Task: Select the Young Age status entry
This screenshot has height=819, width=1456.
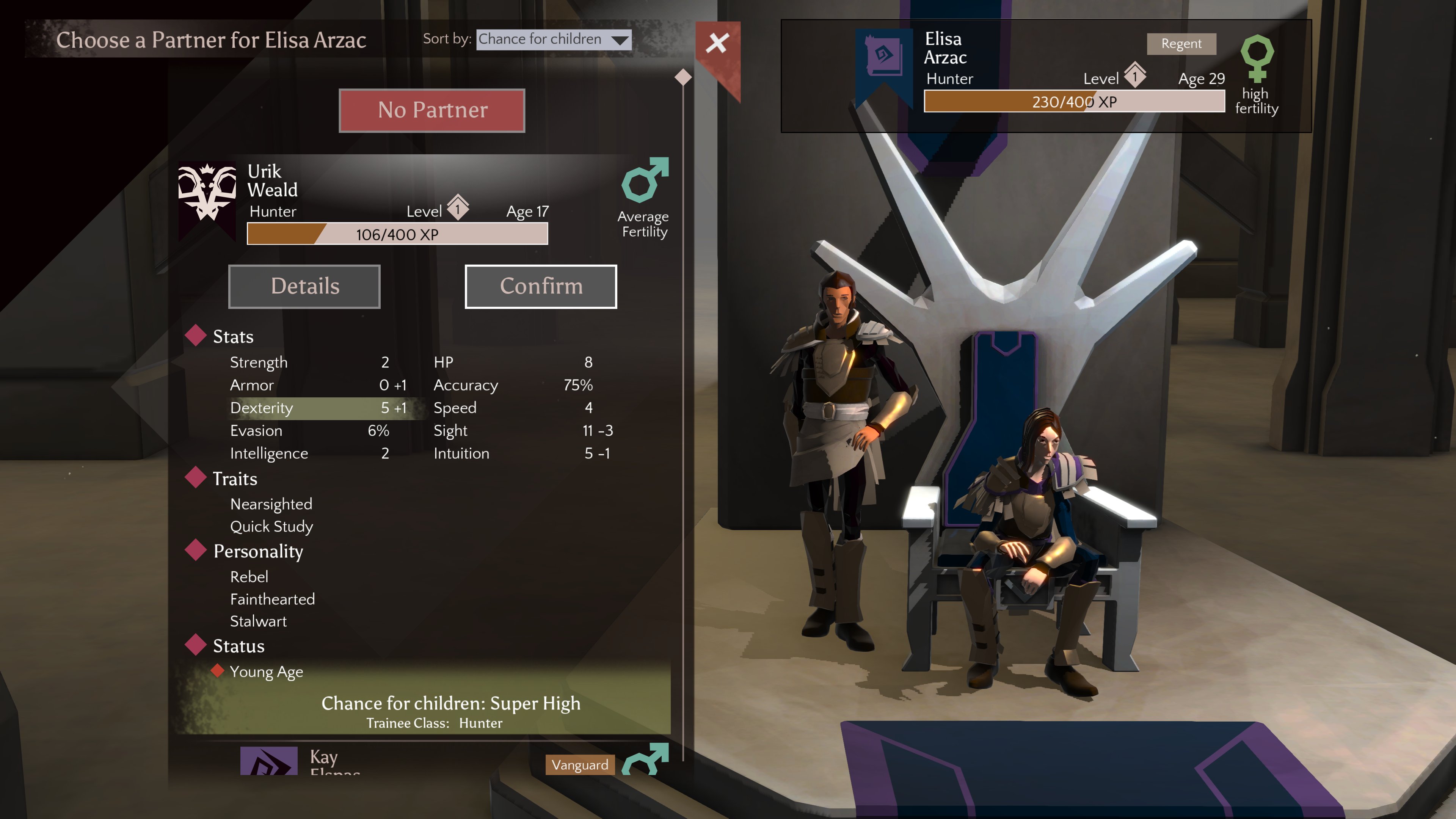Action: pos(266,672)
